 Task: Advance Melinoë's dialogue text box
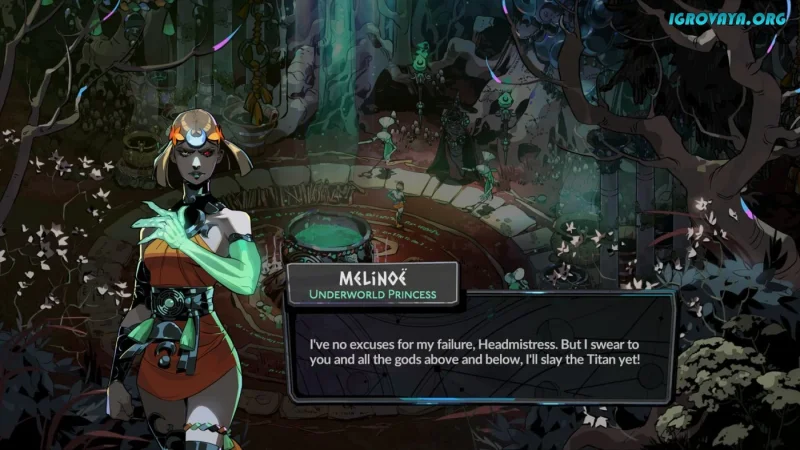click(x=478, y=349)
